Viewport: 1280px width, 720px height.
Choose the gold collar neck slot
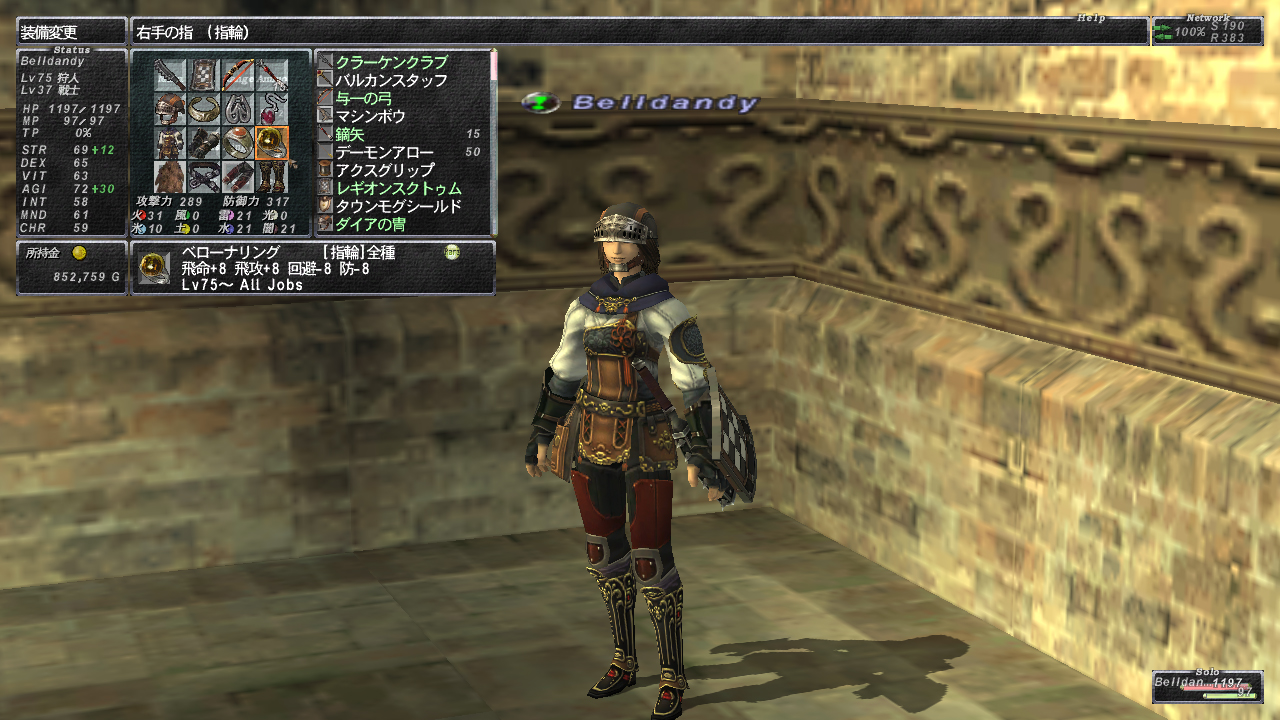click(x=204, y=109)
